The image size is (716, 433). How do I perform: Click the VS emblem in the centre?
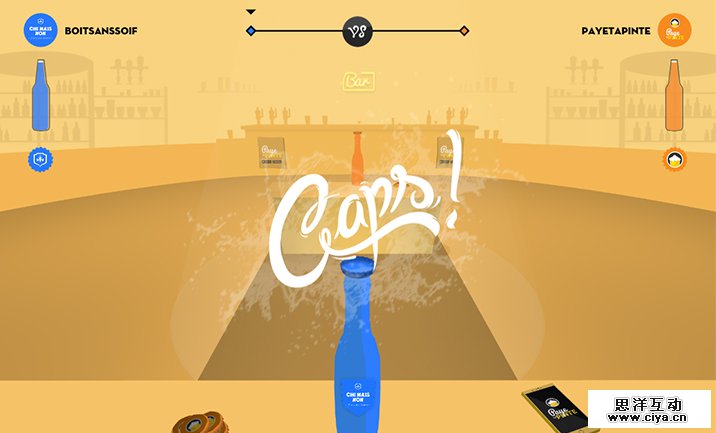(357, 31)
